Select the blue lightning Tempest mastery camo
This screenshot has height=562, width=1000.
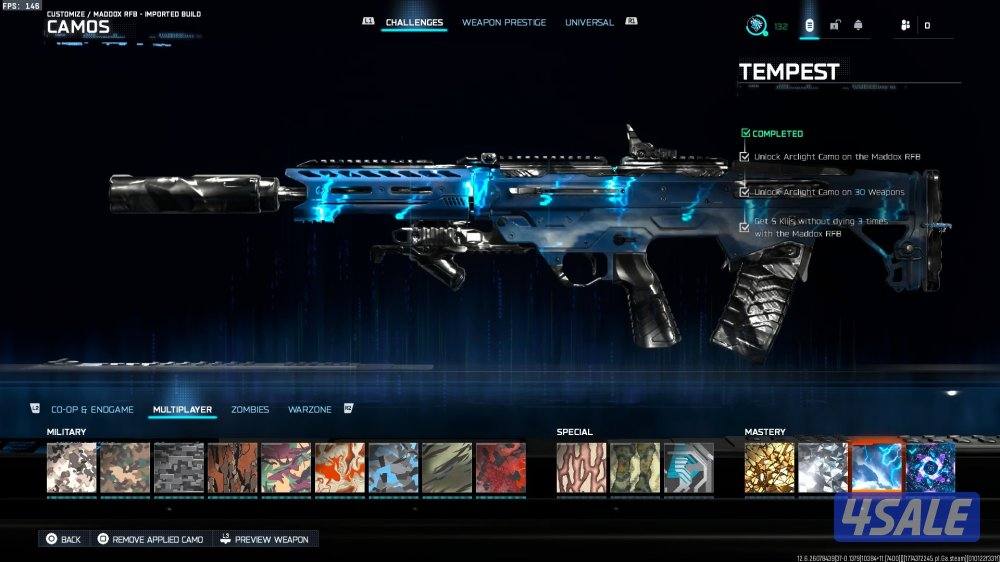tap(876, 467)
